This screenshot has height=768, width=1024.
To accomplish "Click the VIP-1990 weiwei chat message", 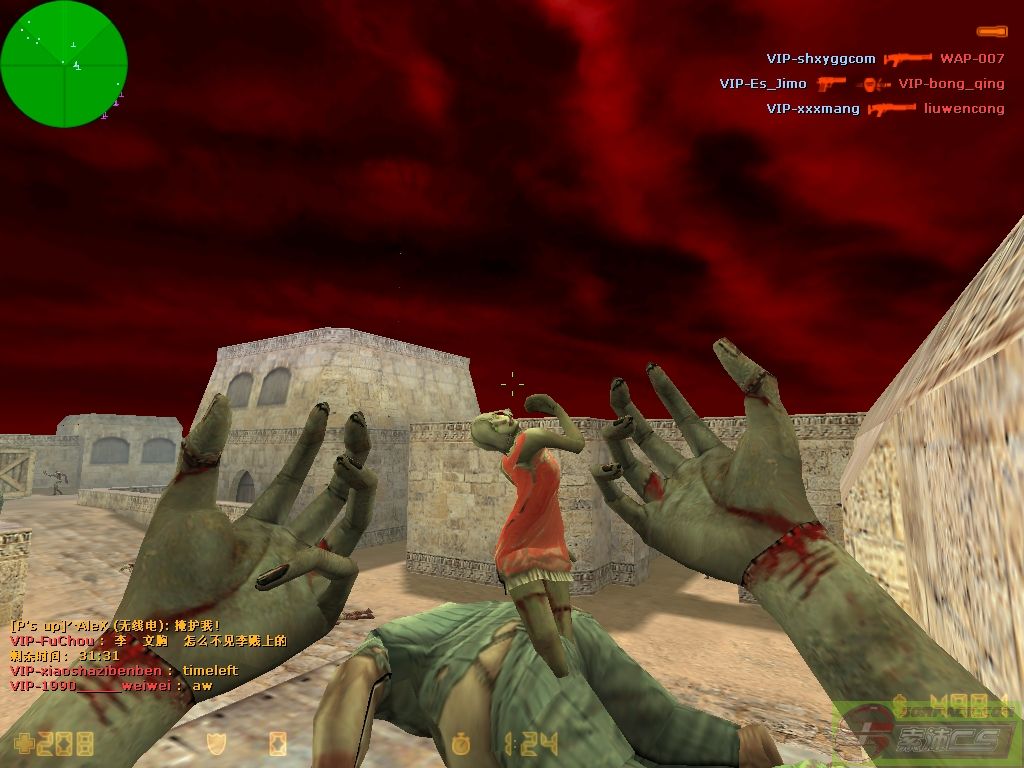I will click(111, 686).
